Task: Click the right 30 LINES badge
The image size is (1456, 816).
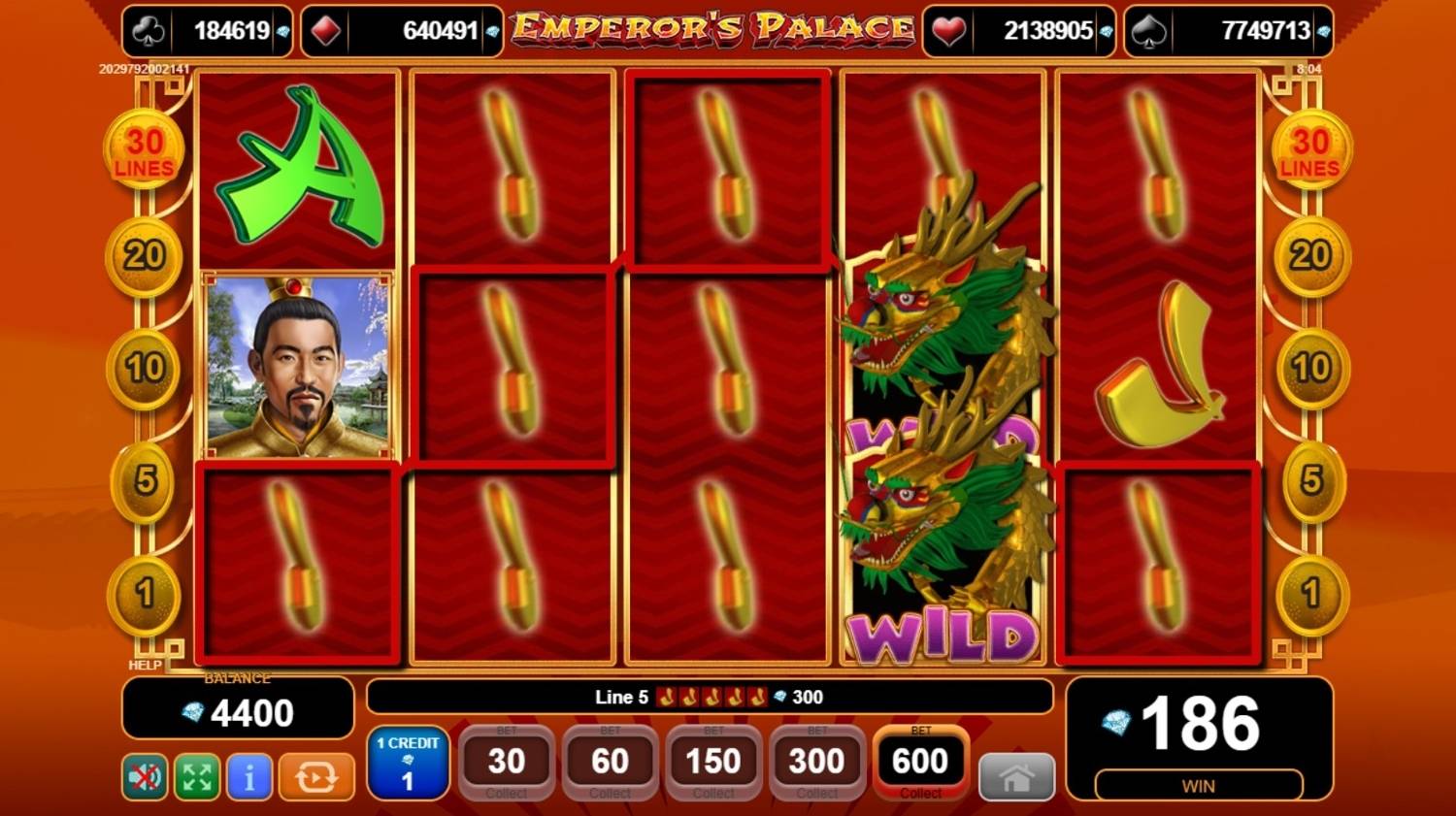Action: [x=1312, y=147]
